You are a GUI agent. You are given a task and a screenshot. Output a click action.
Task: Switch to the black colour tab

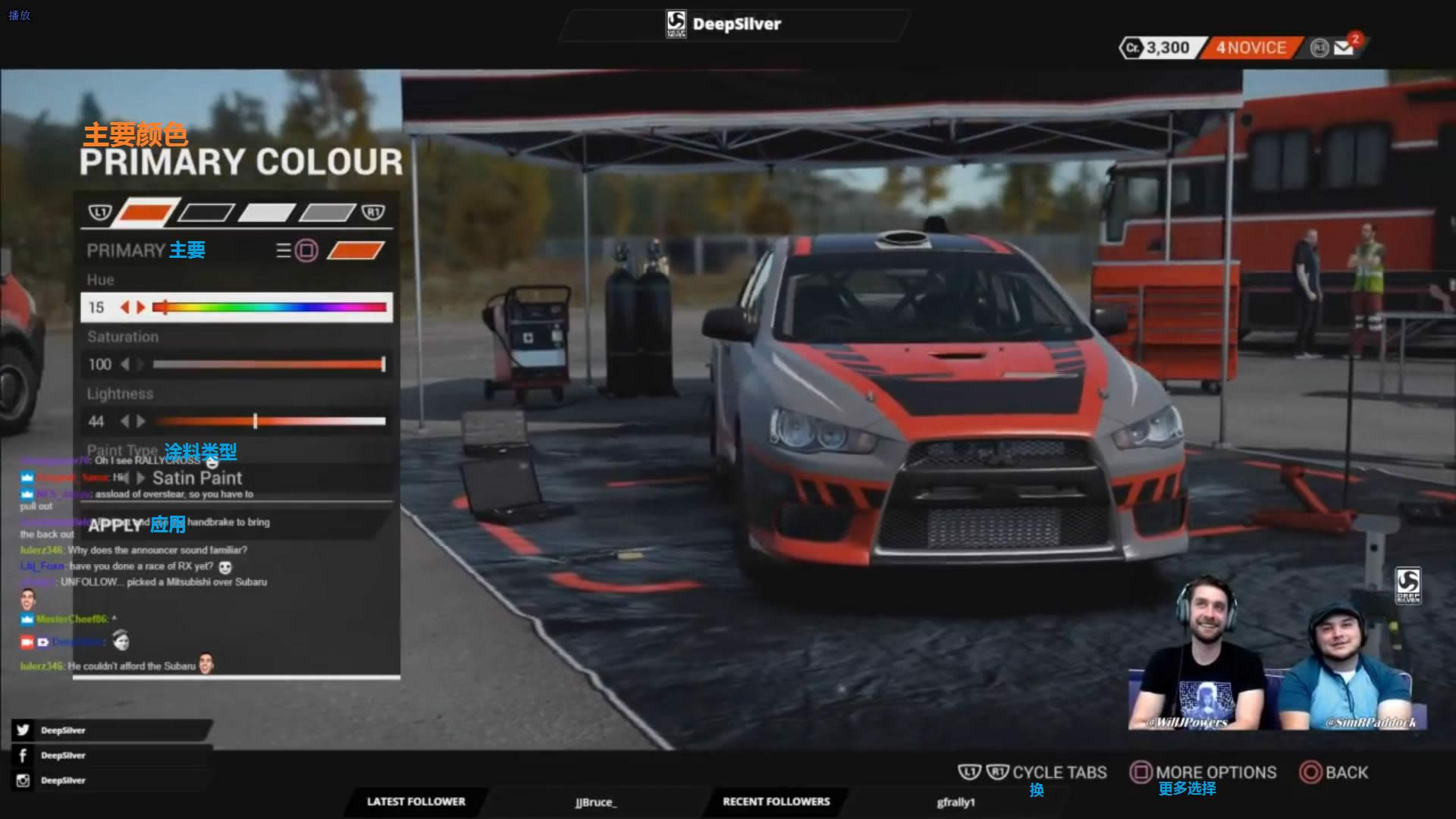206,212
